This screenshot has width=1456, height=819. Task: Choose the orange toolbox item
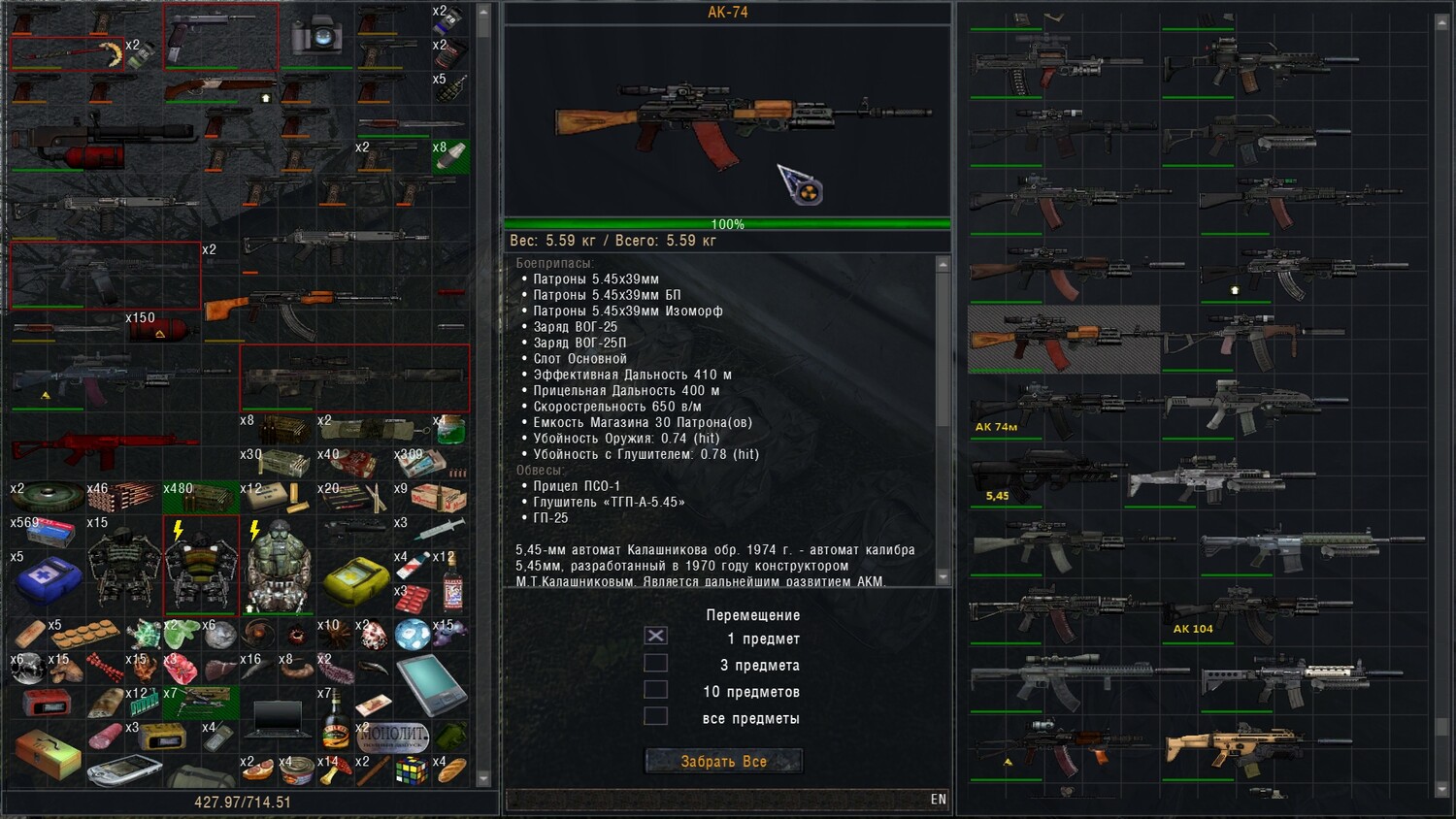(x=47, y=755)
